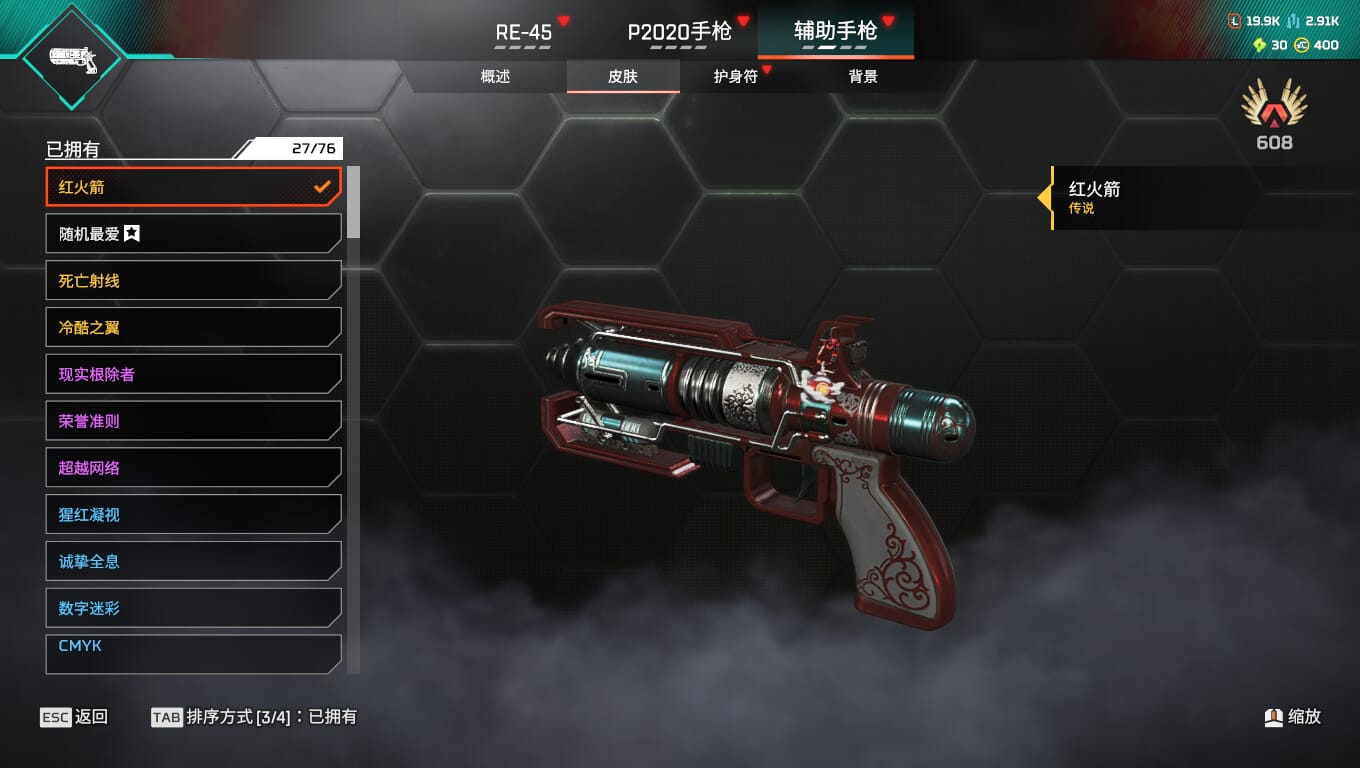The width and height of the screenshot is (1360, 768).
Task: Change the 排序方式 sort order
Action: (x=254, y=717)
